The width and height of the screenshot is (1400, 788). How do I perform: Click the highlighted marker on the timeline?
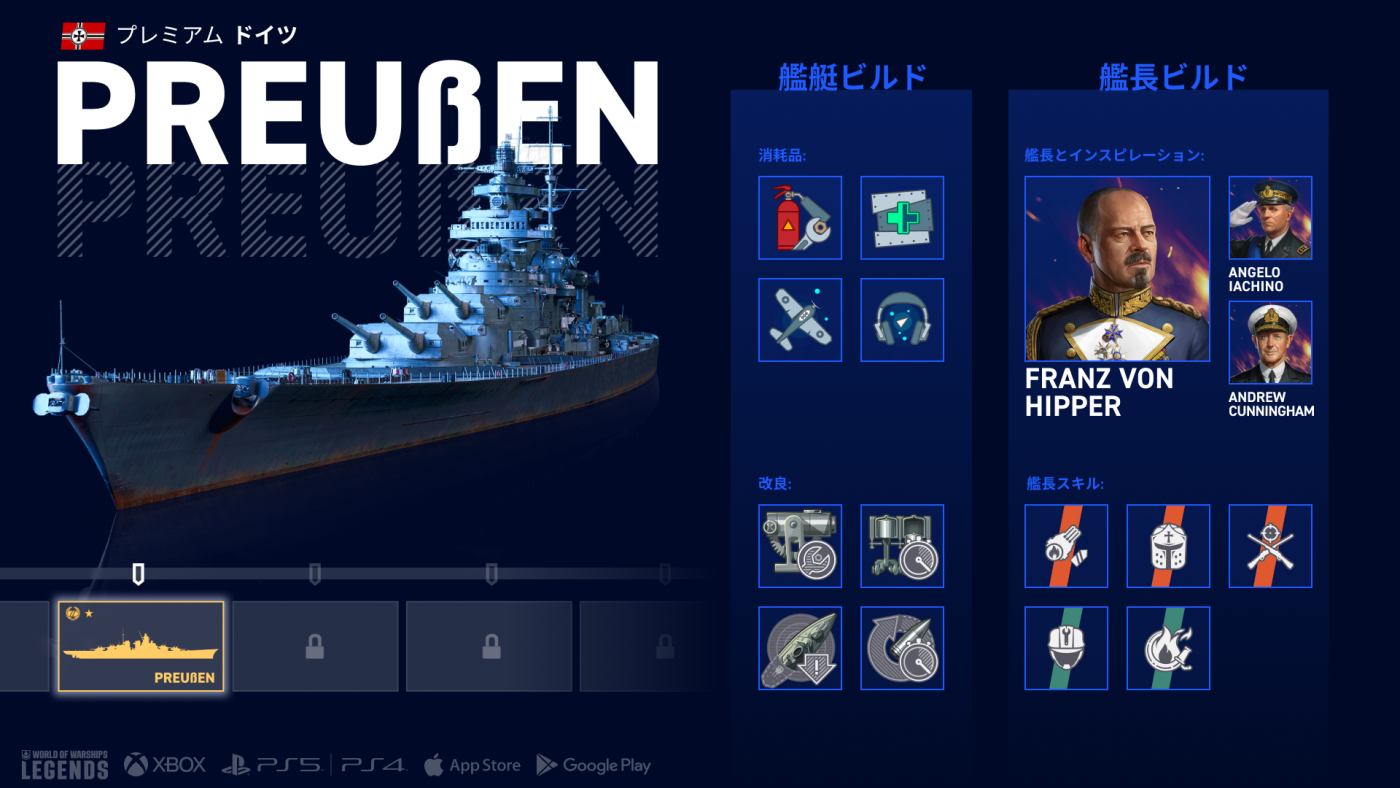pos(139,574)
